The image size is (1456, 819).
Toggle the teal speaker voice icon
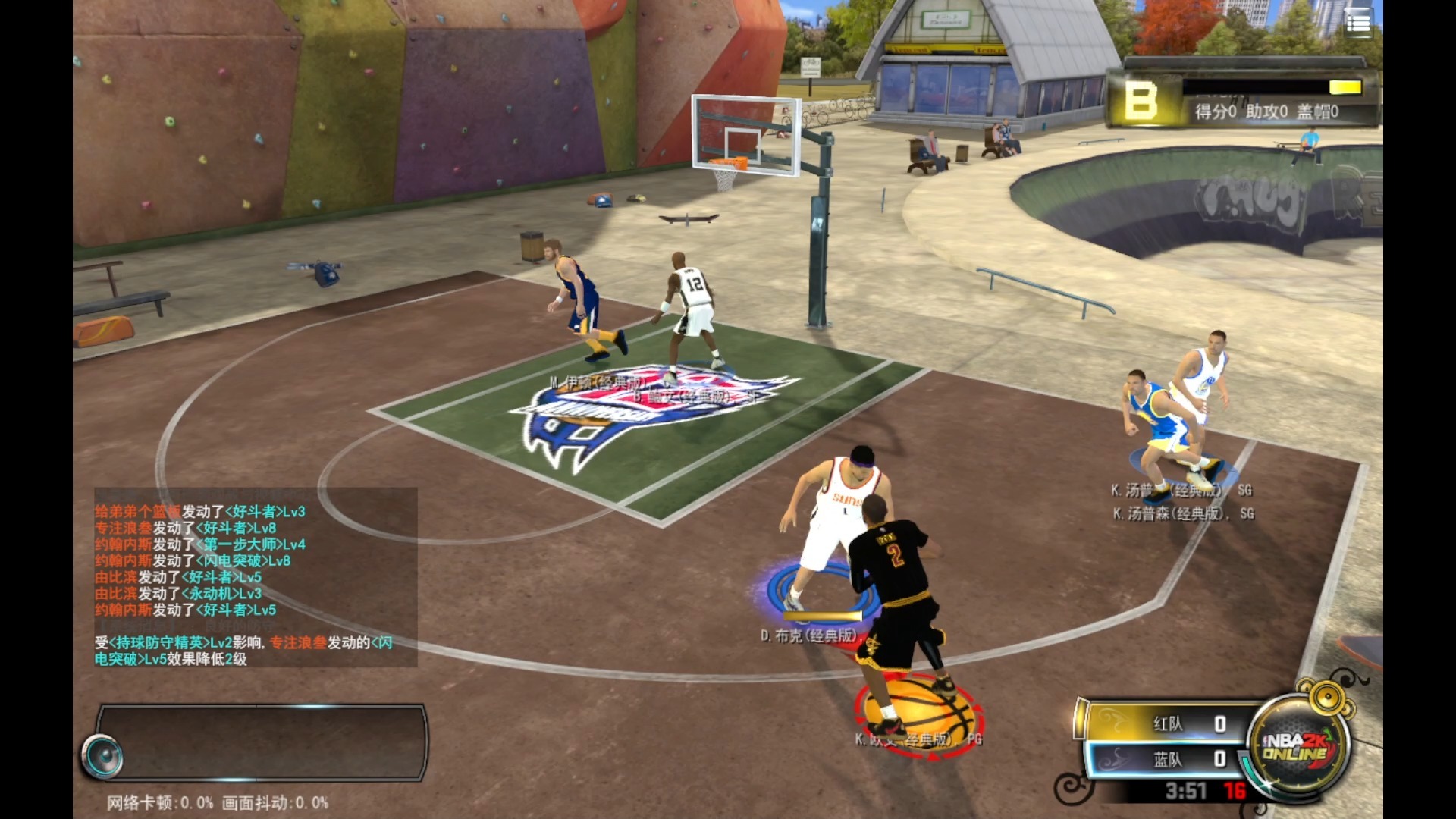point(103,756)
